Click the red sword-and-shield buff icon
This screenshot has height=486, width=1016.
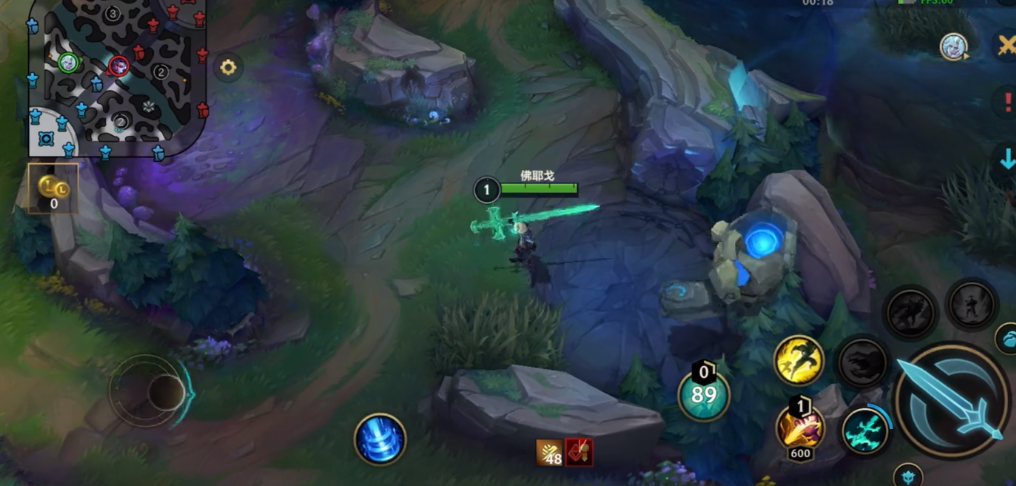pos(579,453)
